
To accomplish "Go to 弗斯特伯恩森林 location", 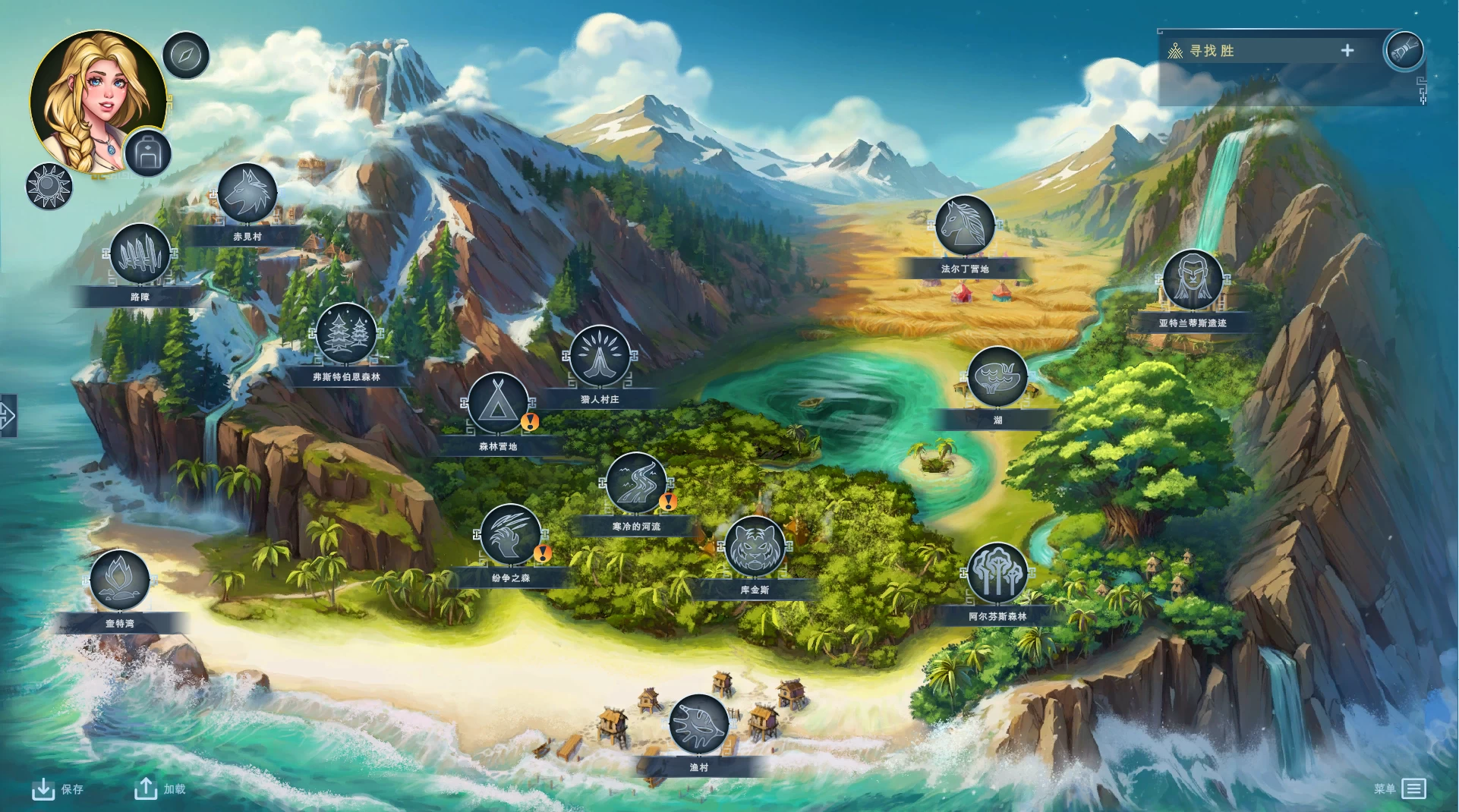I will [x=346, y=334].
